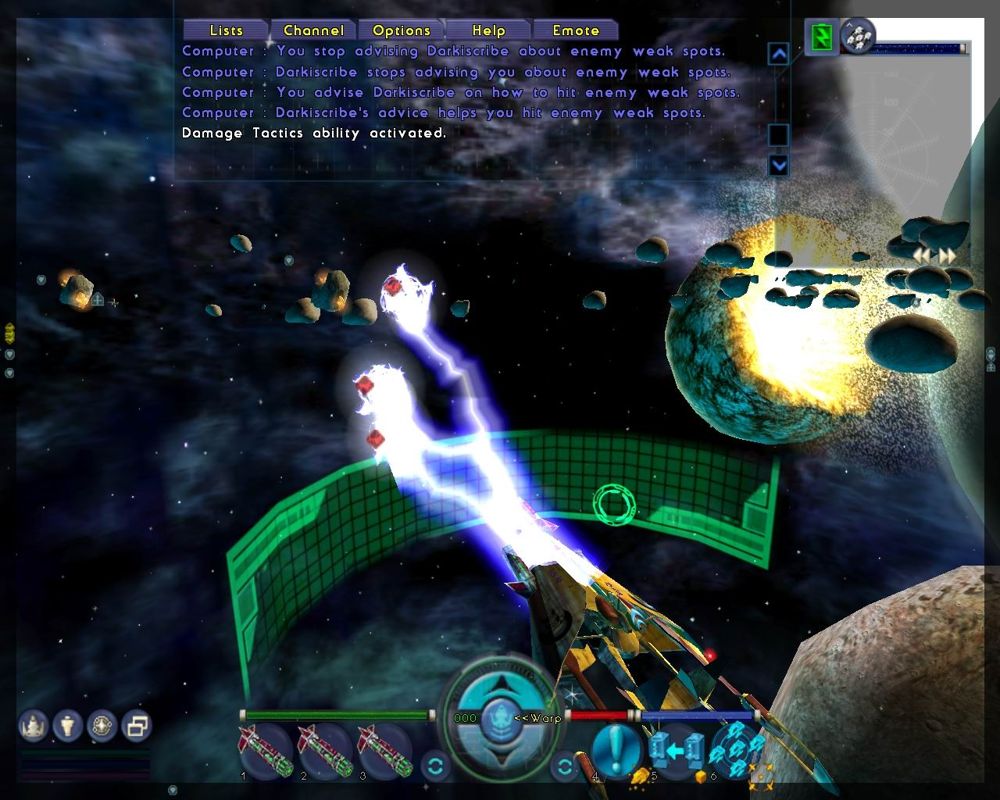Use the left-arrow device in slot 5

coord(675,750)
